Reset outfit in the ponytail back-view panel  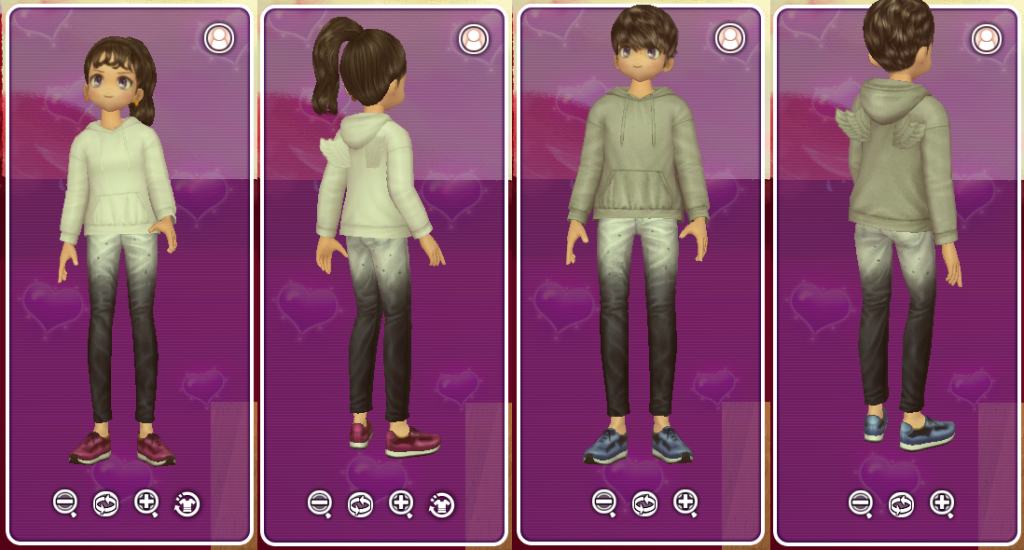tap(441, 503)
